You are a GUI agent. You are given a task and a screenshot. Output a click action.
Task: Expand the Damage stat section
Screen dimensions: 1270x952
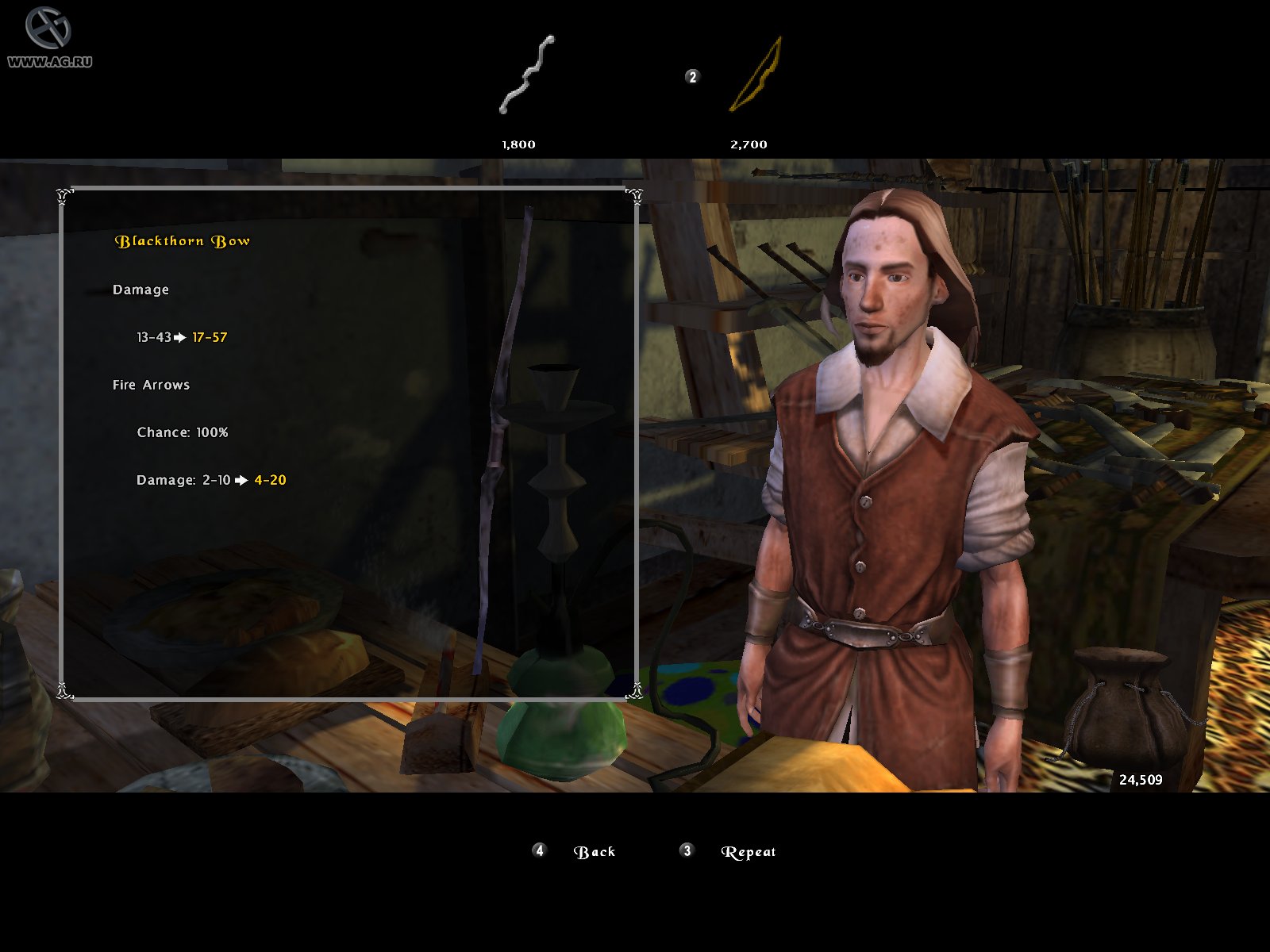[141, 290]
